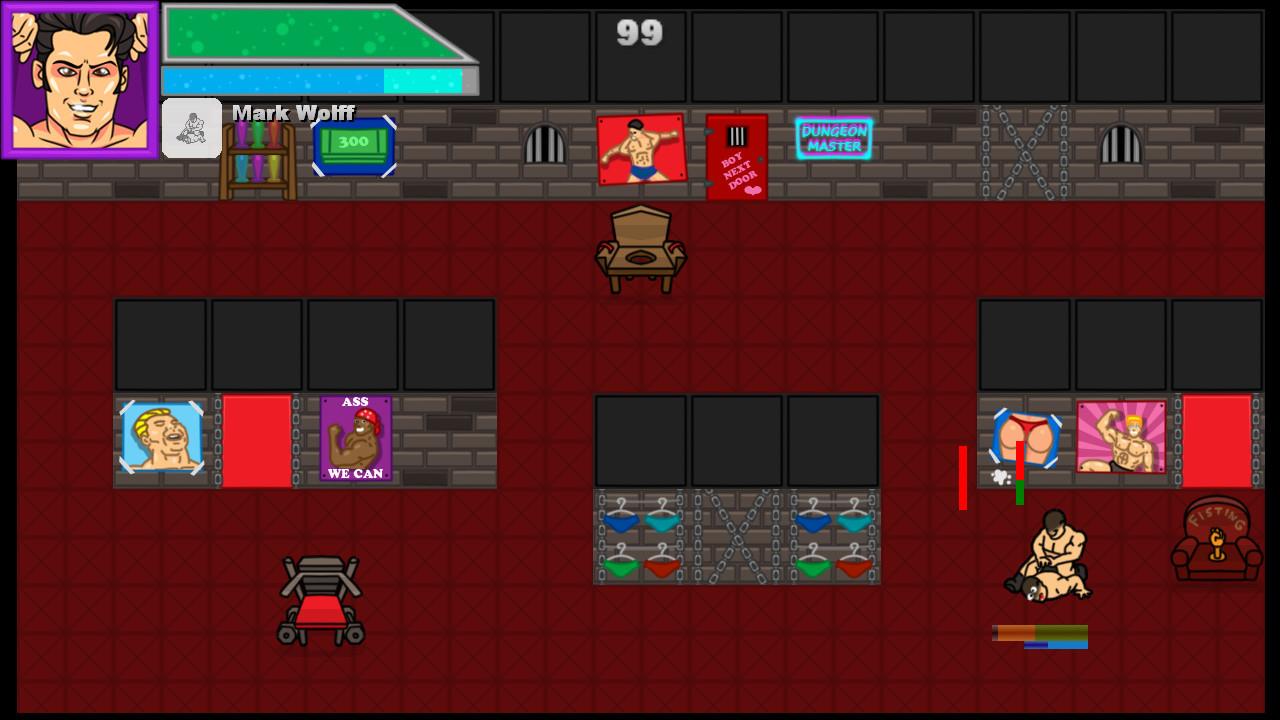Toggle the blue-speedo wrestler poster

[641, 152]
